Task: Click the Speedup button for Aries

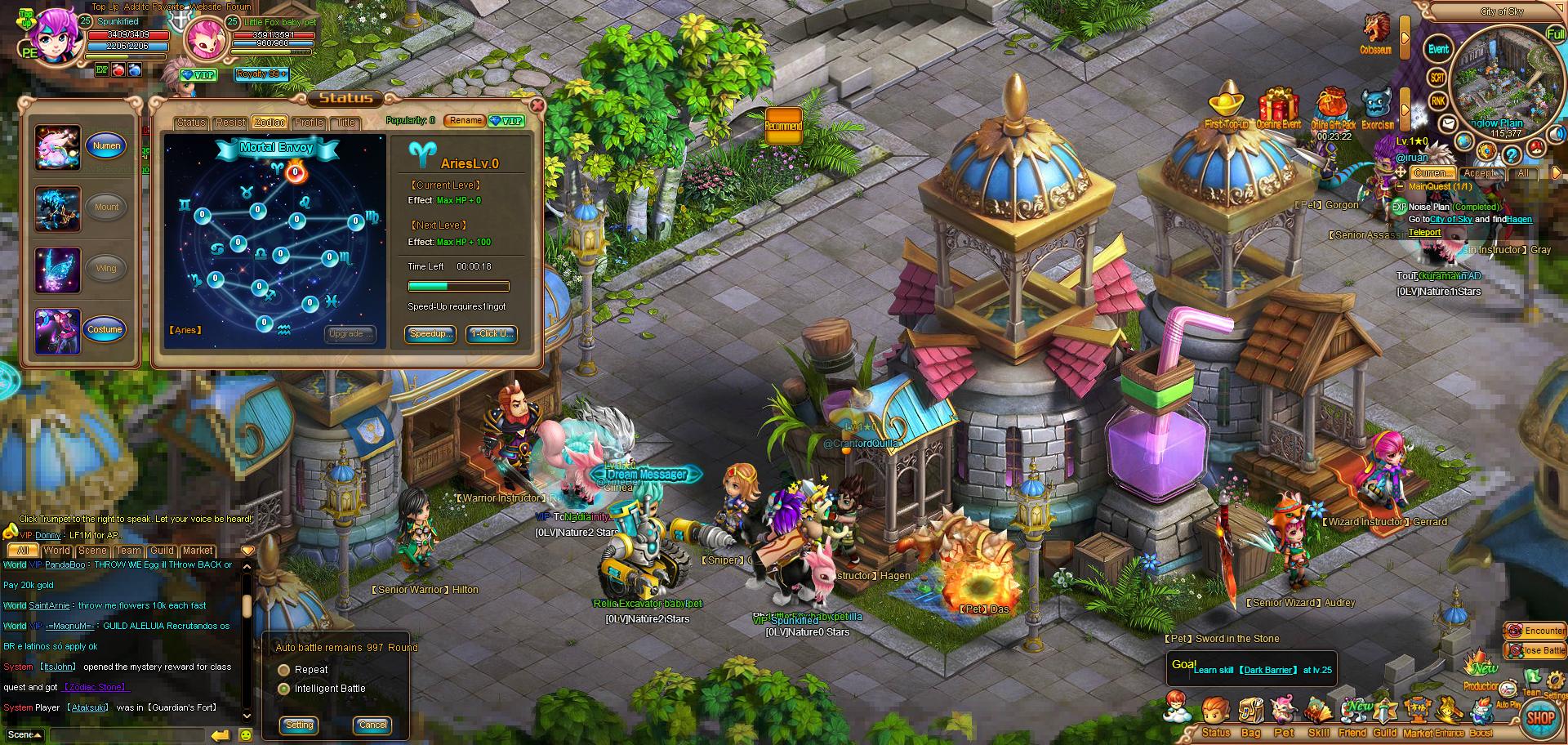Action: click(430, 333)
